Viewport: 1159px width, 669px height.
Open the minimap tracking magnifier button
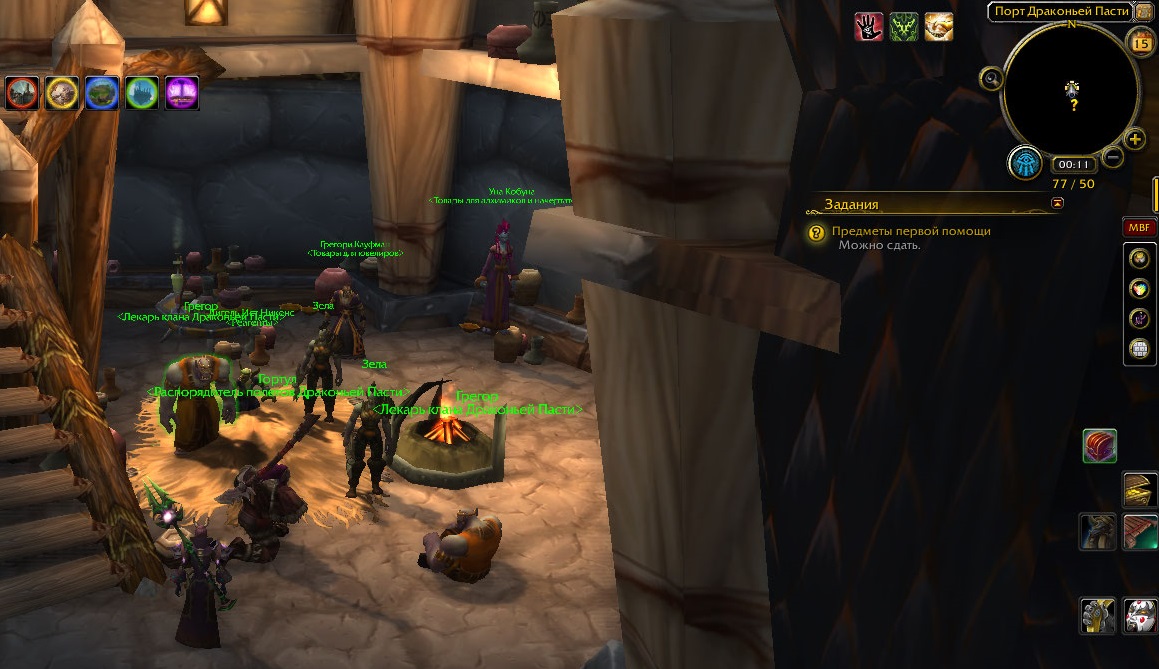(991, 79)
